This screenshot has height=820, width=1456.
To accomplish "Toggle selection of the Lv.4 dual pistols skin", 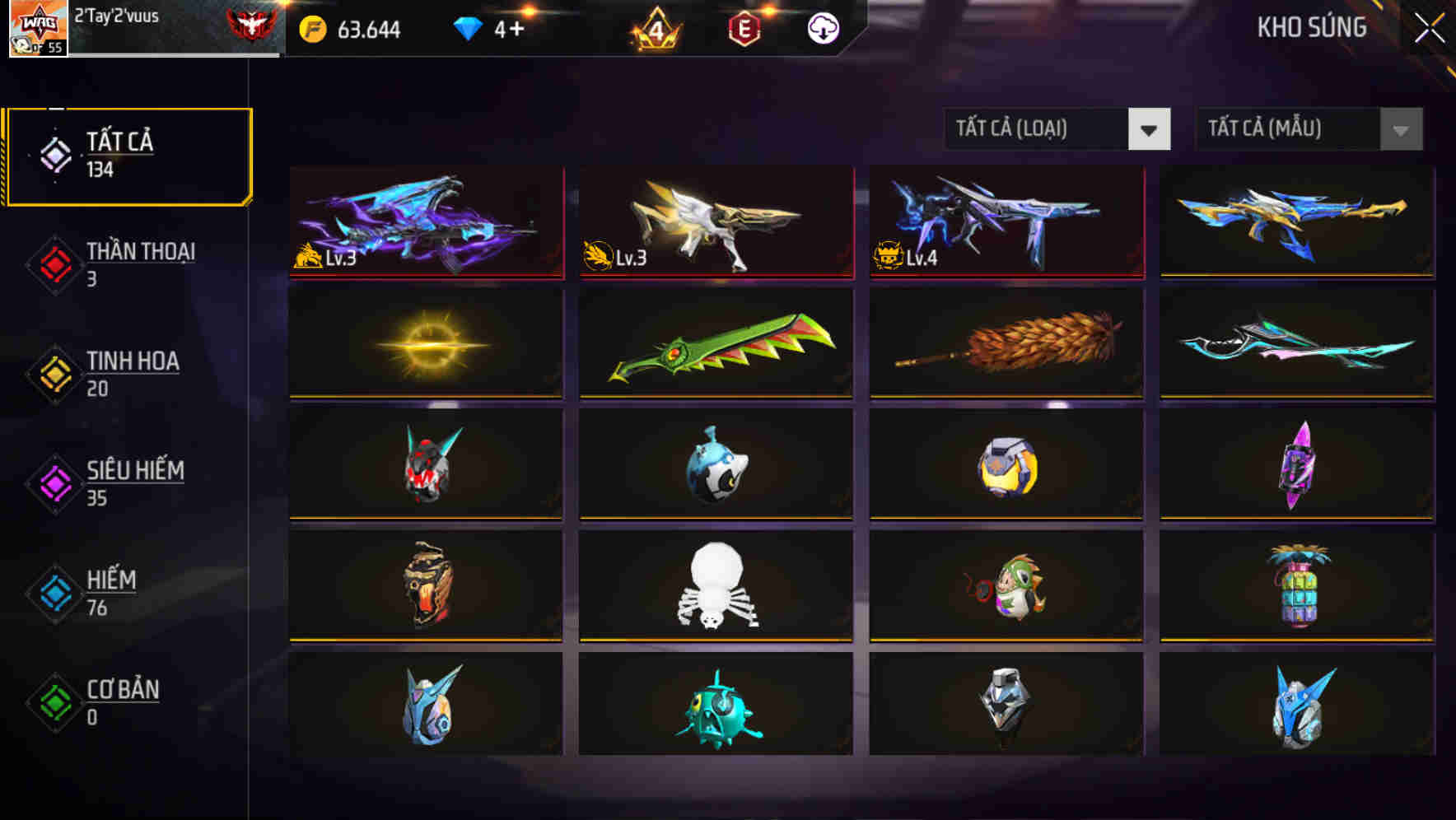I will (x=1005, y=224).
